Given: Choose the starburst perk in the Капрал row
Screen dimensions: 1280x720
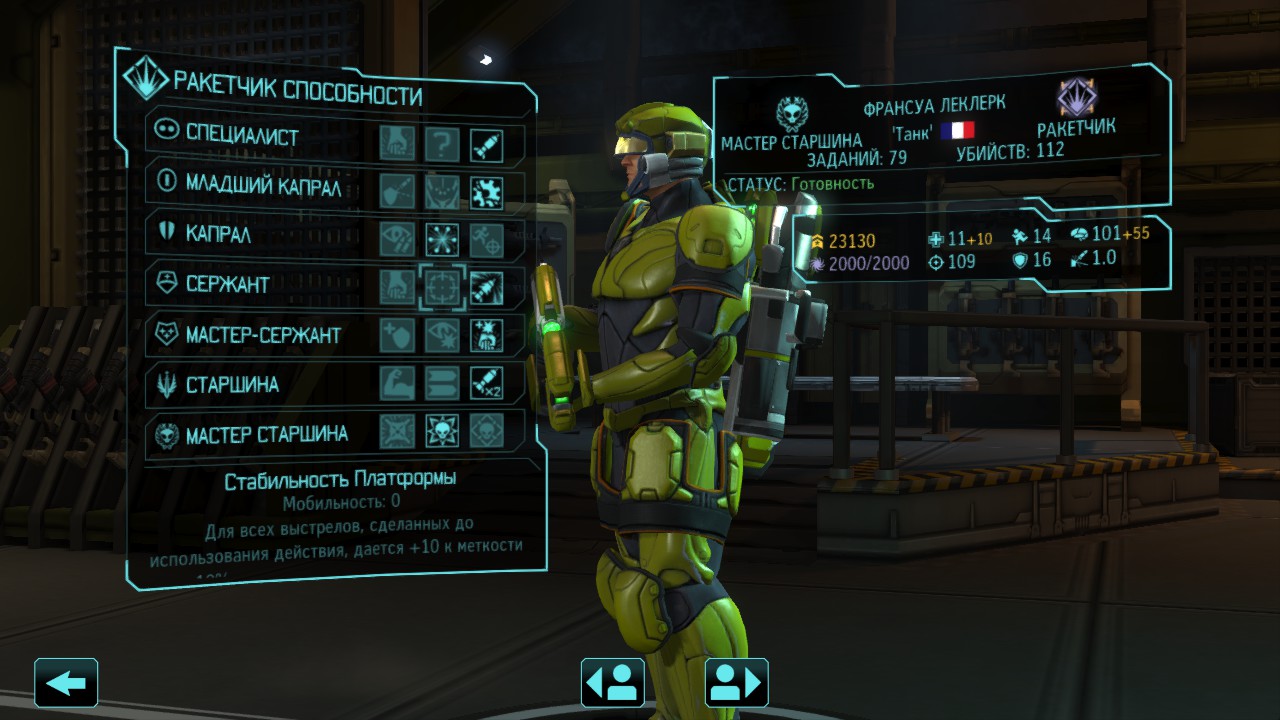Looking at the screenshot, I should (x=442, y=239).
